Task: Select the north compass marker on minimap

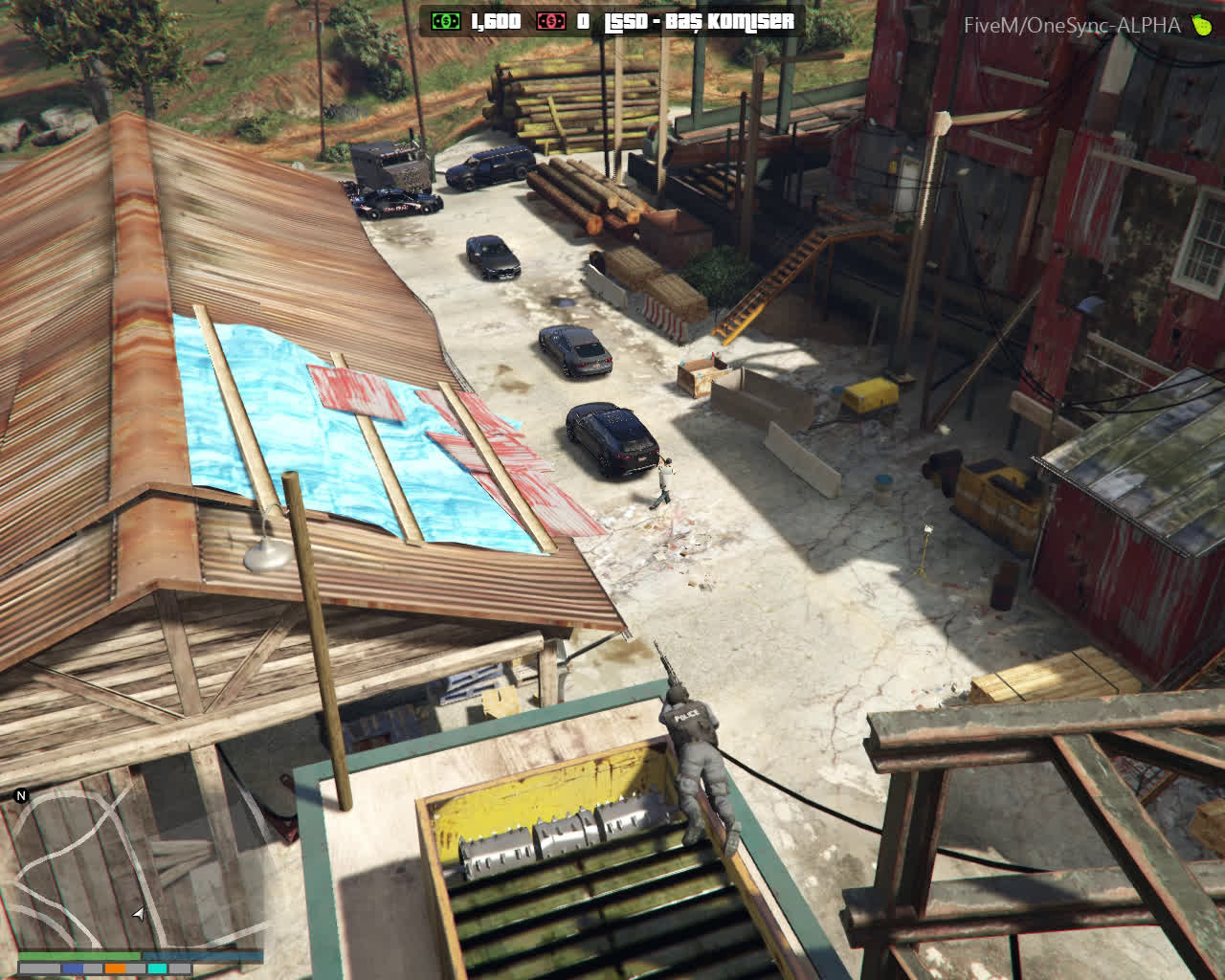Action: coord(21,795)
